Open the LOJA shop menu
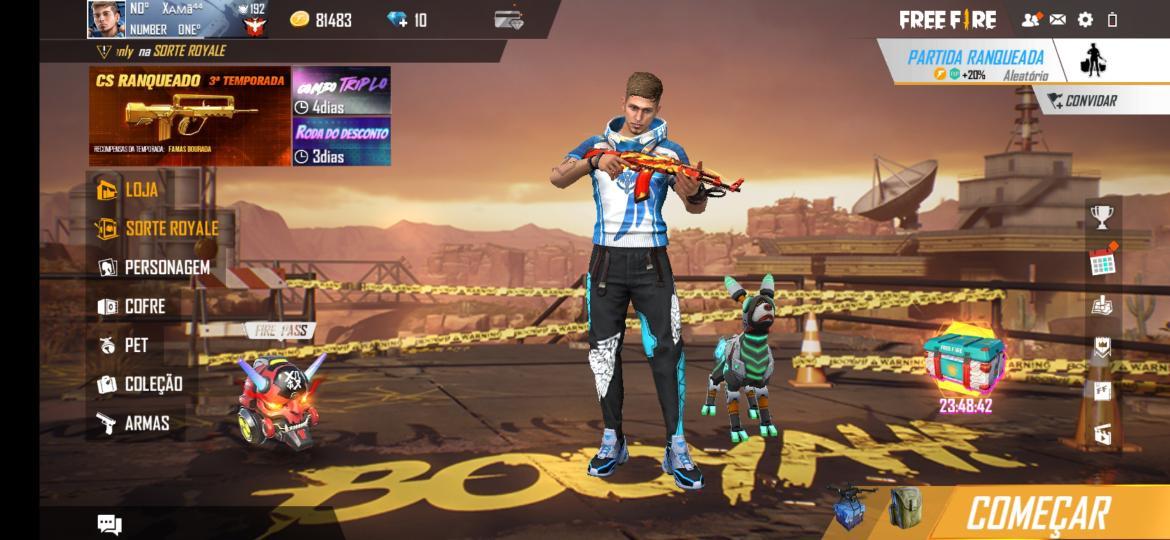Image resolution: width=1170 pixels, height=540 pixels. [129, 190]
